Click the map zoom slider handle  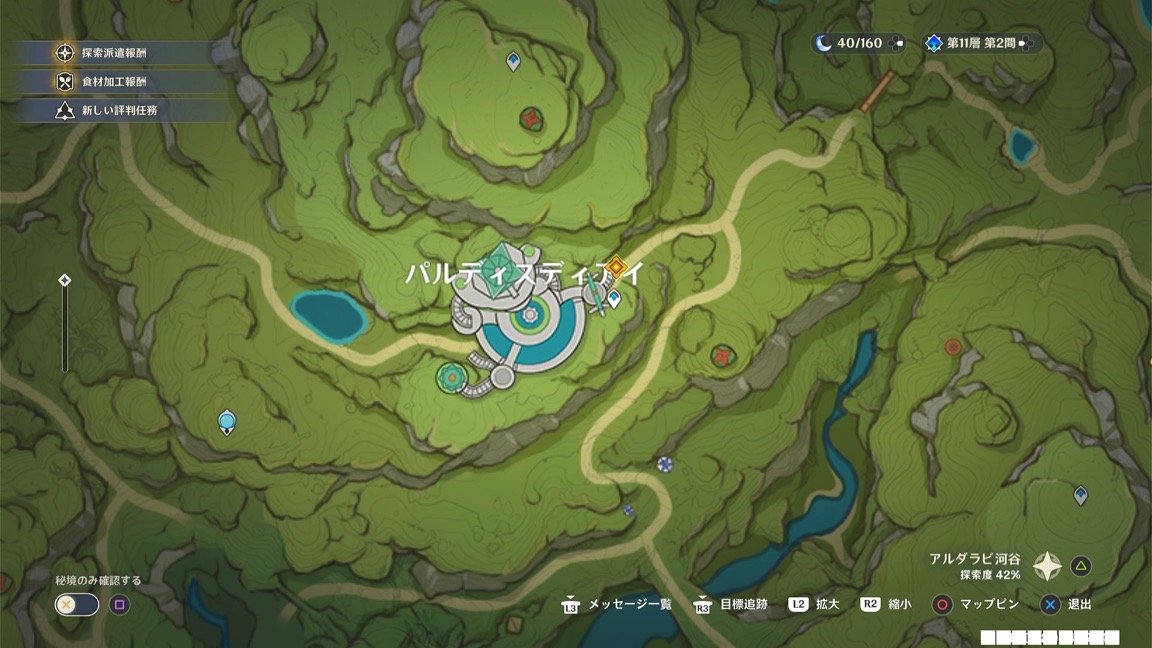pos(65,281)
